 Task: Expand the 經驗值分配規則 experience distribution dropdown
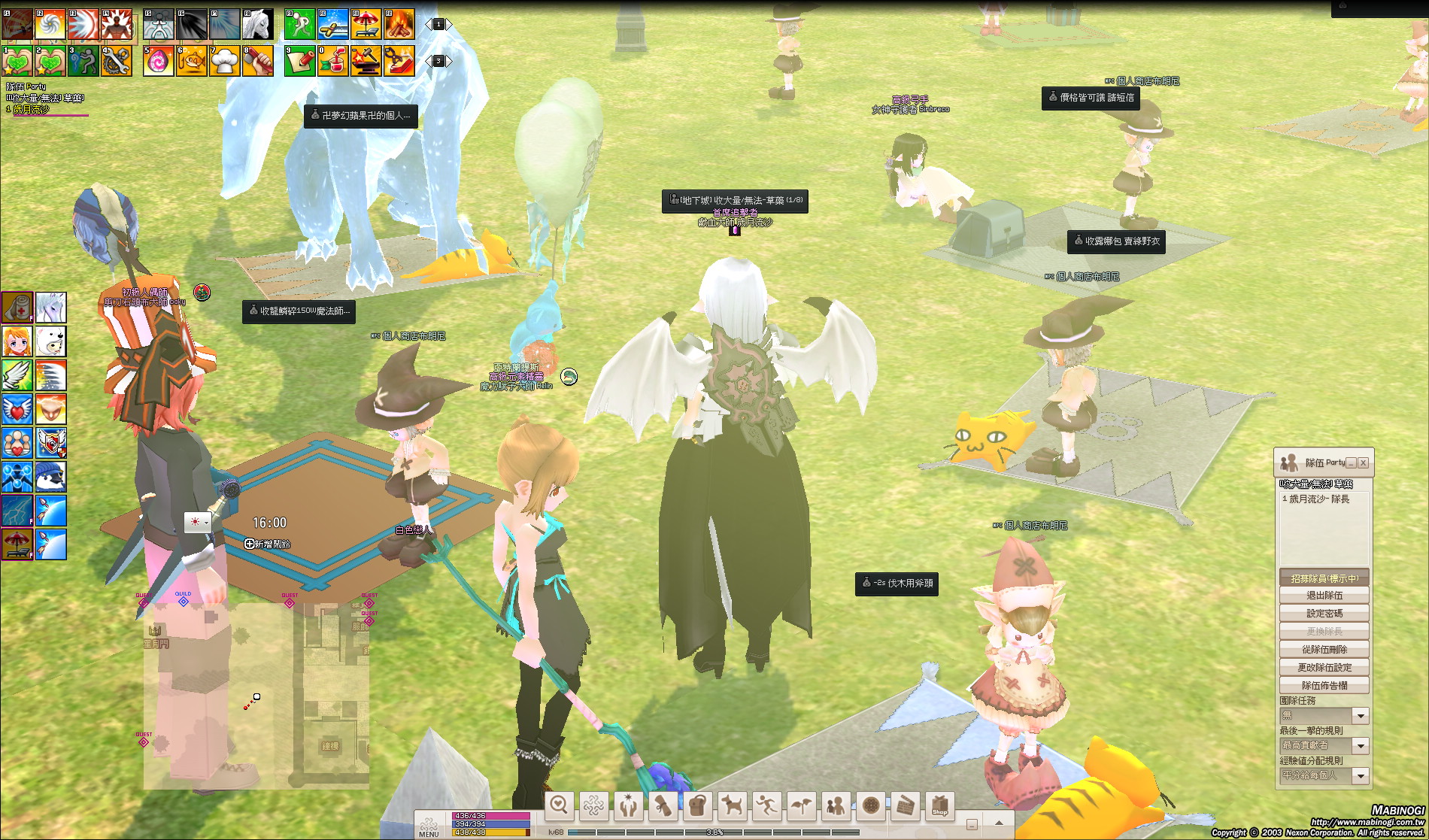point(1360,776)
